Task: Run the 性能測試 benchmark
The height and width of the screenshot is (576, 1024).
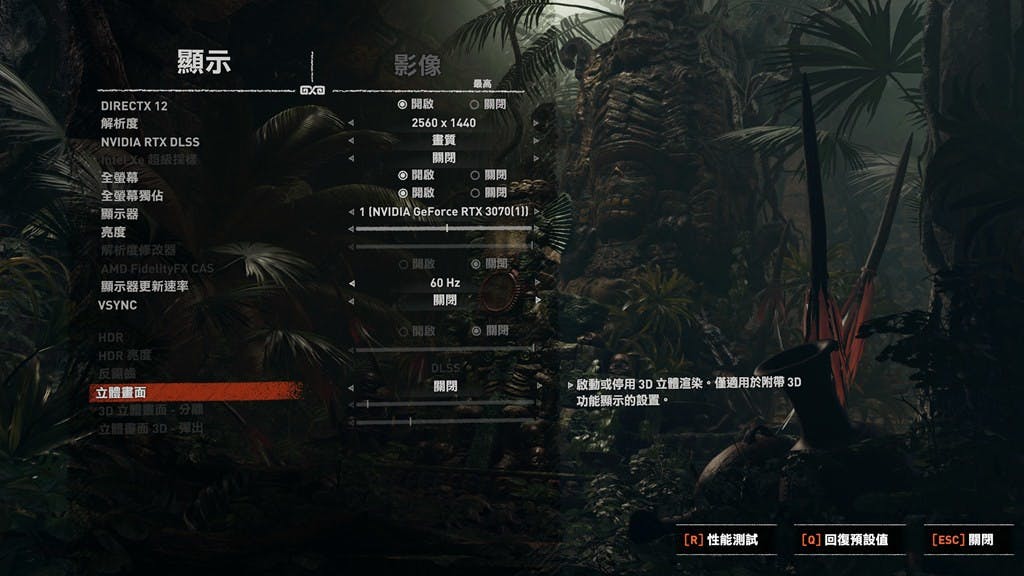Action: (722, 540)
